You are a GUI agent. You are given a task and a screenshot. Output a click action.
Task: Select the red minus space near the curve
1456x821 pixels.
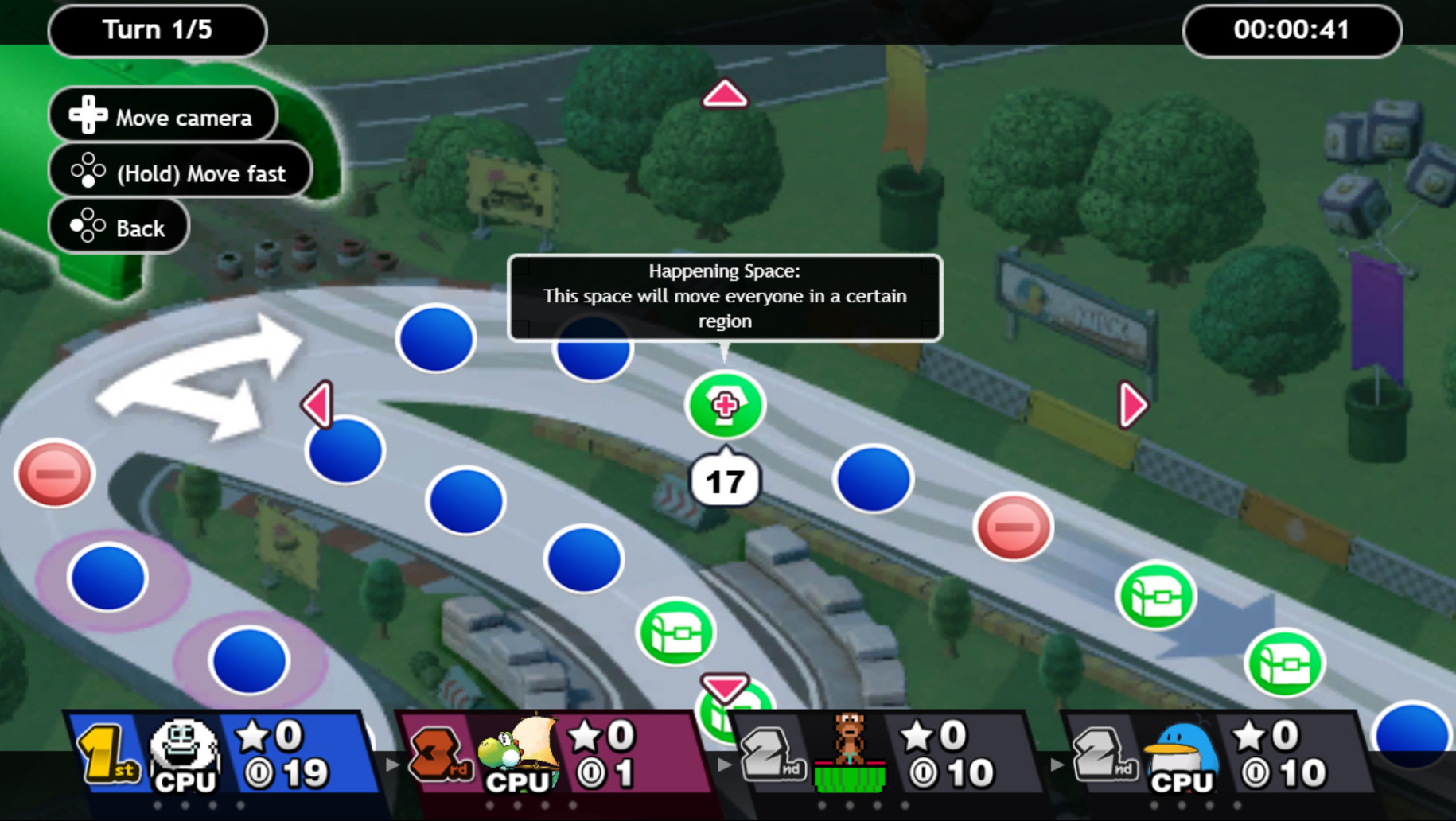[x=1012, y=527]
